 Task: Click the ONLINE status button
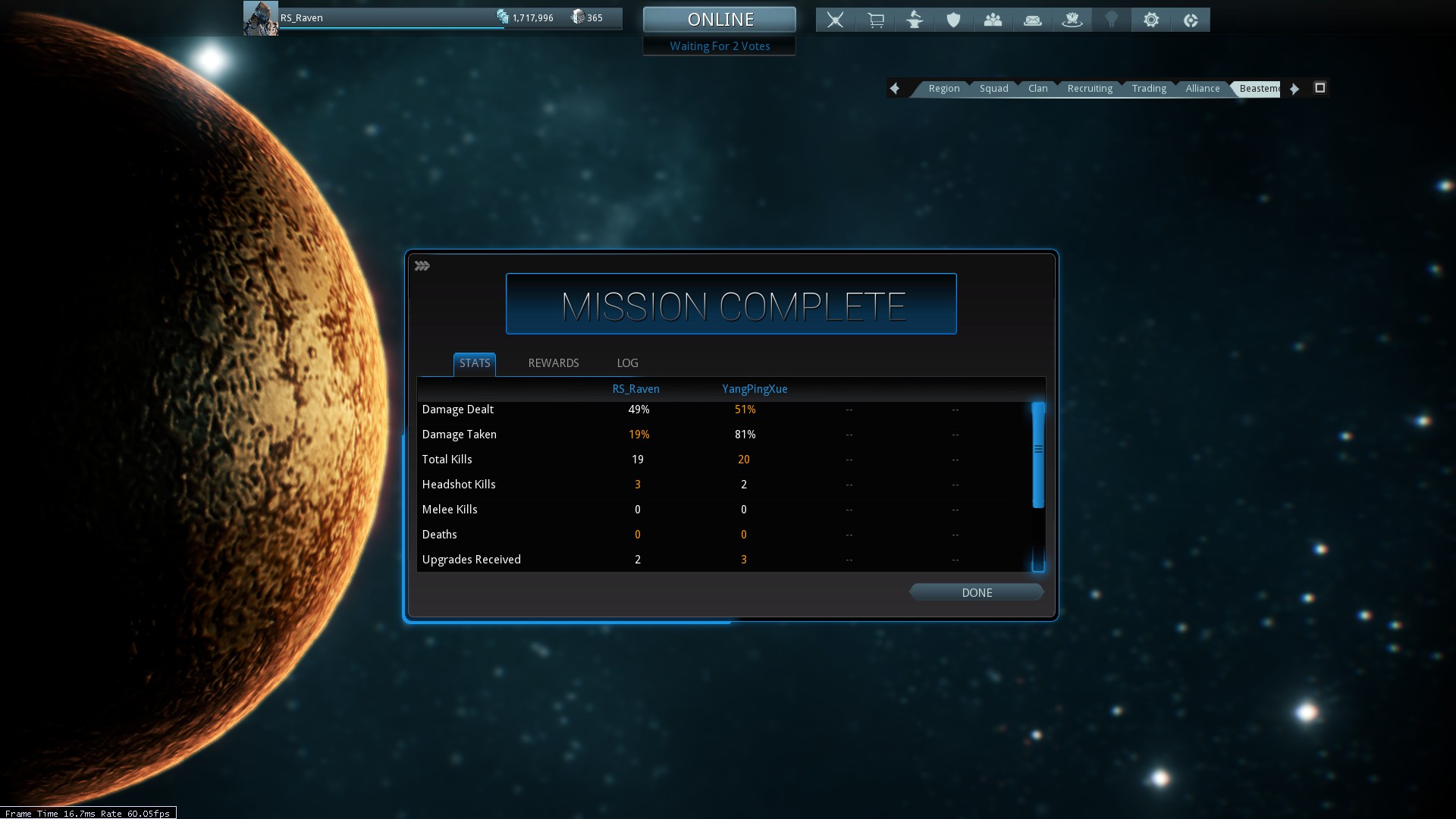(x=720, y=20)
